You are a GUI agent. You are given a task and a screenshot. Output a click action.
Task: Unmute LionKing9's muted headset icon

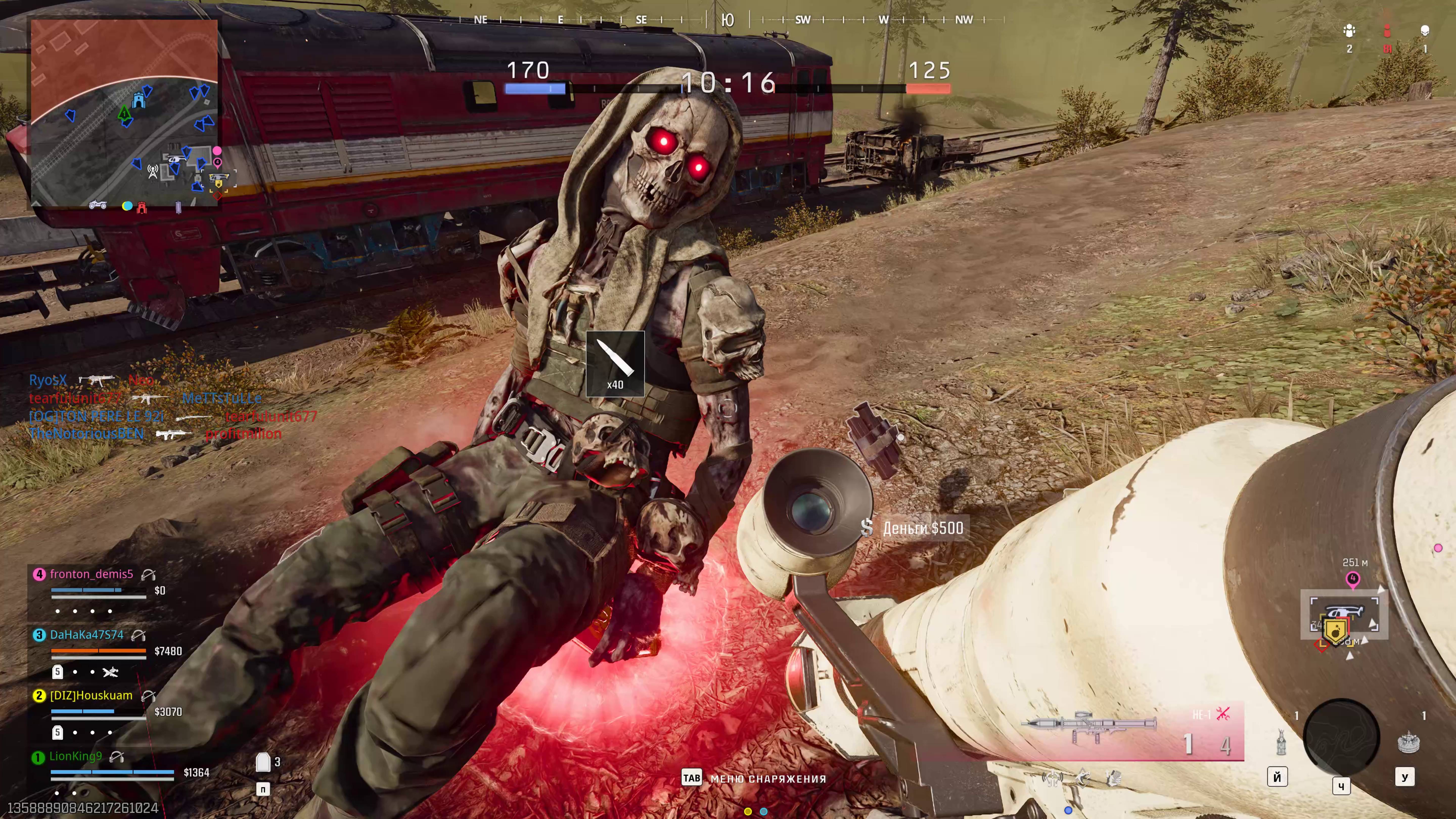117,757
